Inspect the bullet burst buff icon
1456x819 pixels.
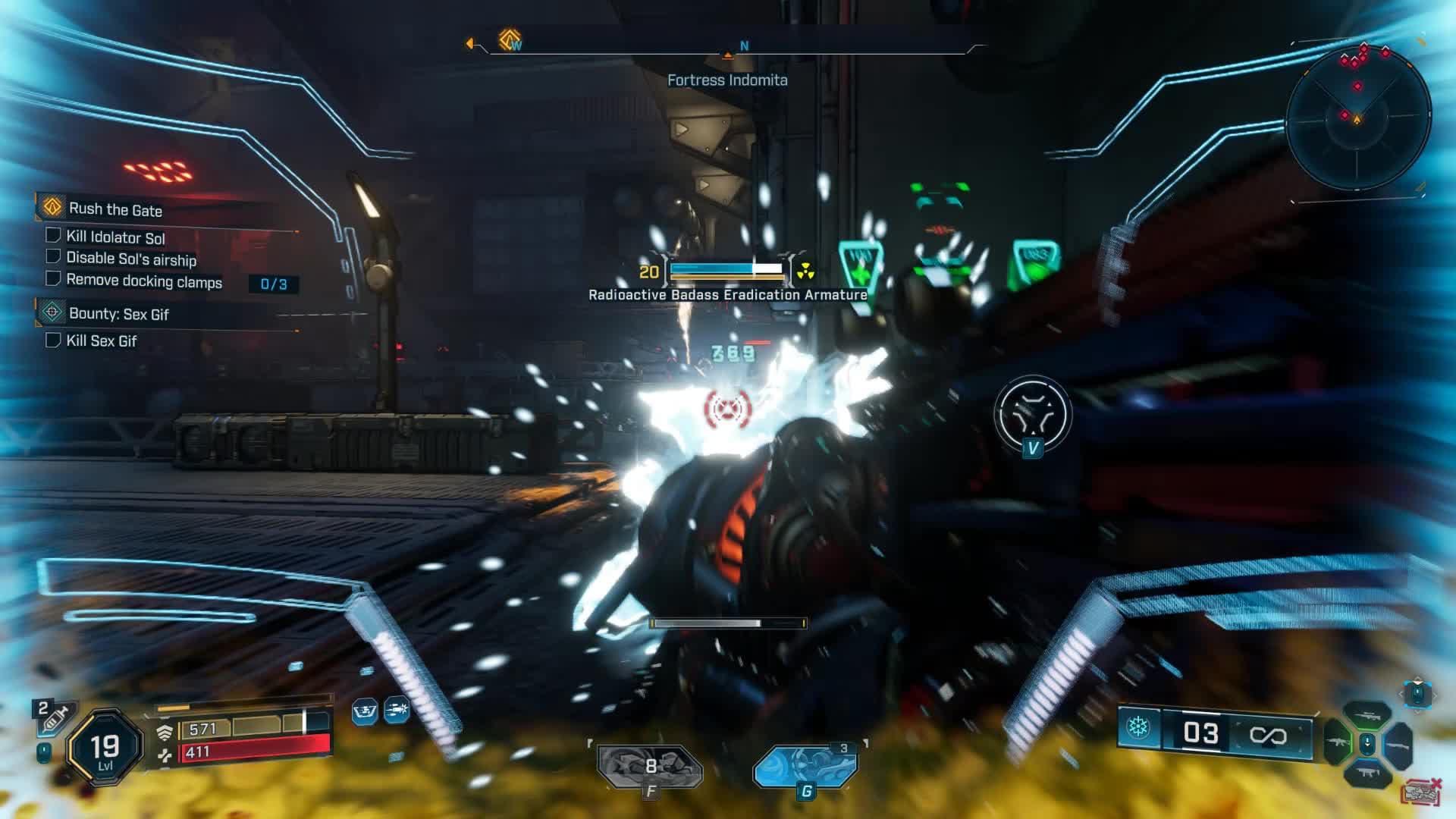[397, 711]
